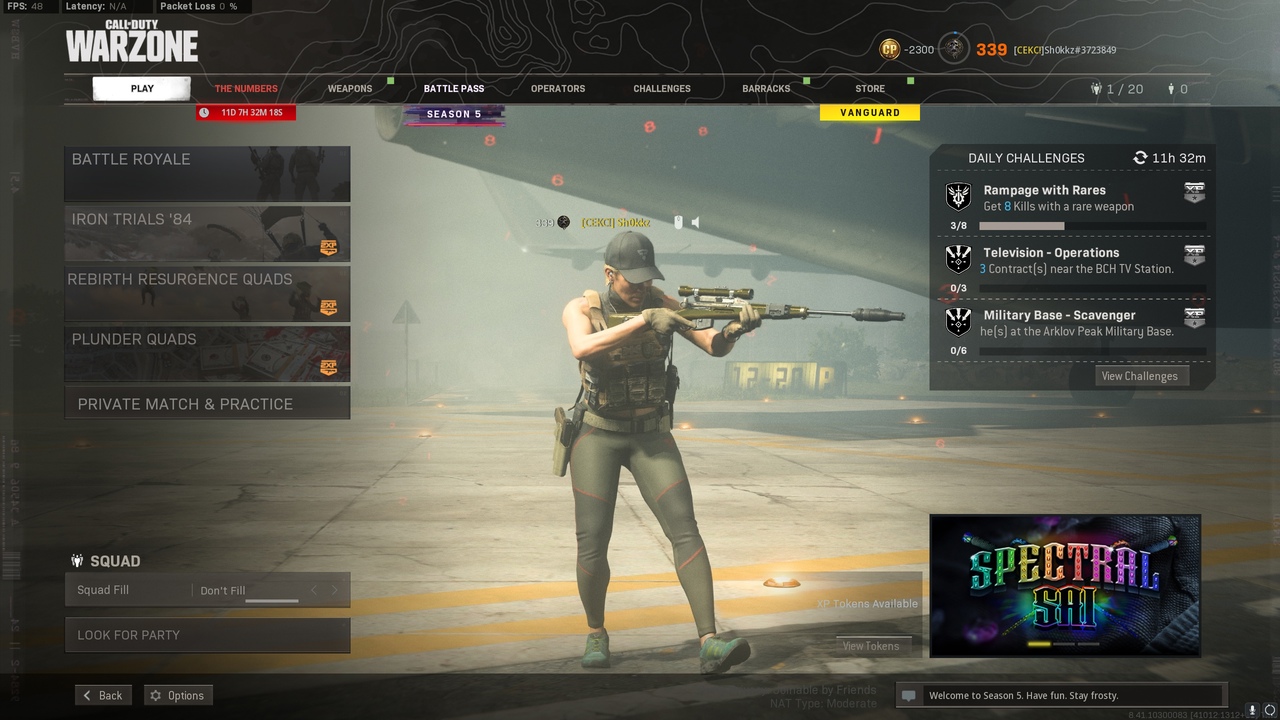1280x720 pixels.
Task: Click the View Challenges button
Action: pyautogui.click(x=1140, y=376)
